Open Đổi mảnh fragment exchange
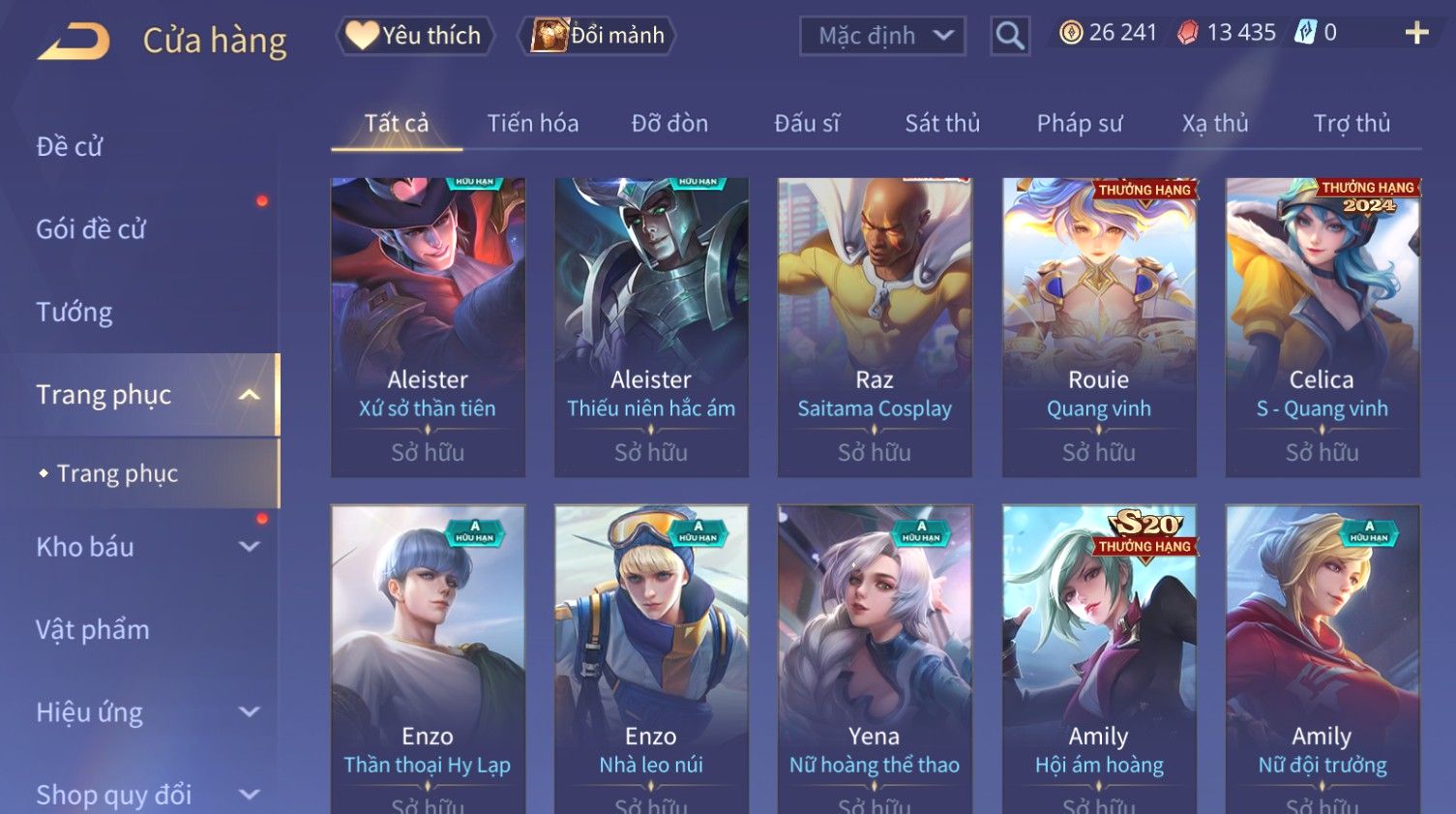 pos(599,36)
